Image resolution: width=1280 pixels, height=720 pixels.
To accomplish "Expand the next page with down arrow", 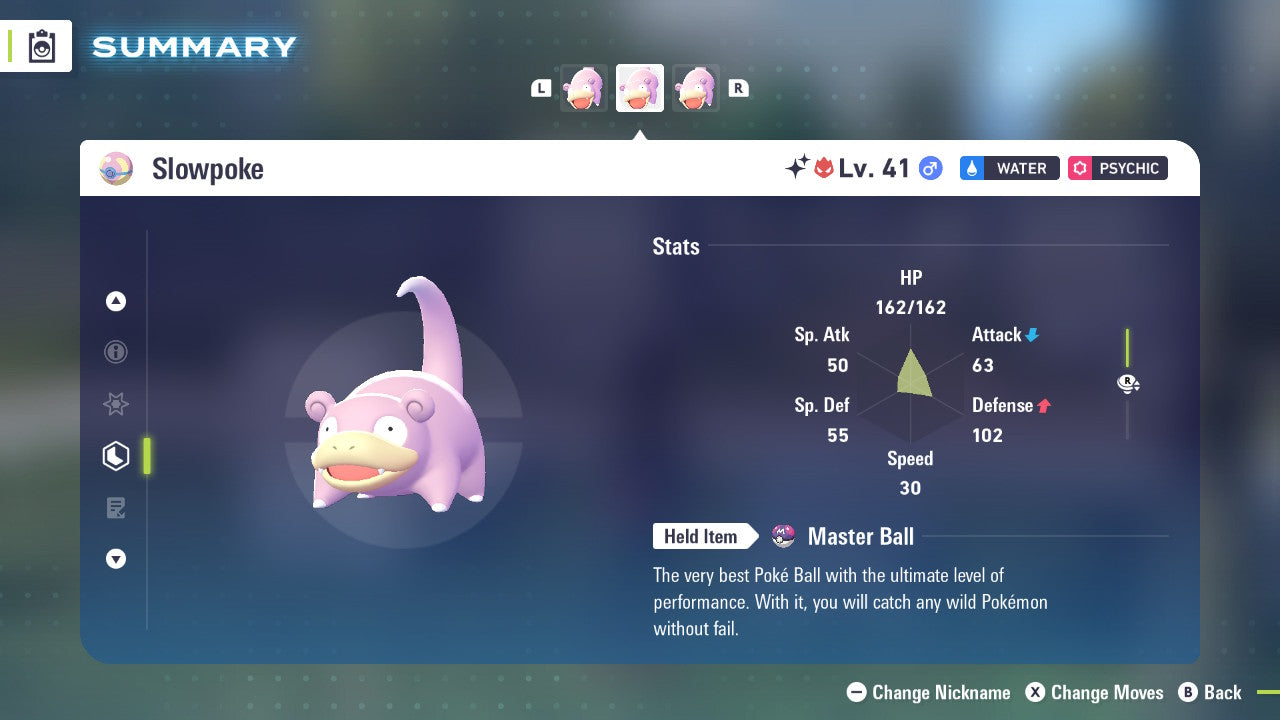I will pos(116,559).
